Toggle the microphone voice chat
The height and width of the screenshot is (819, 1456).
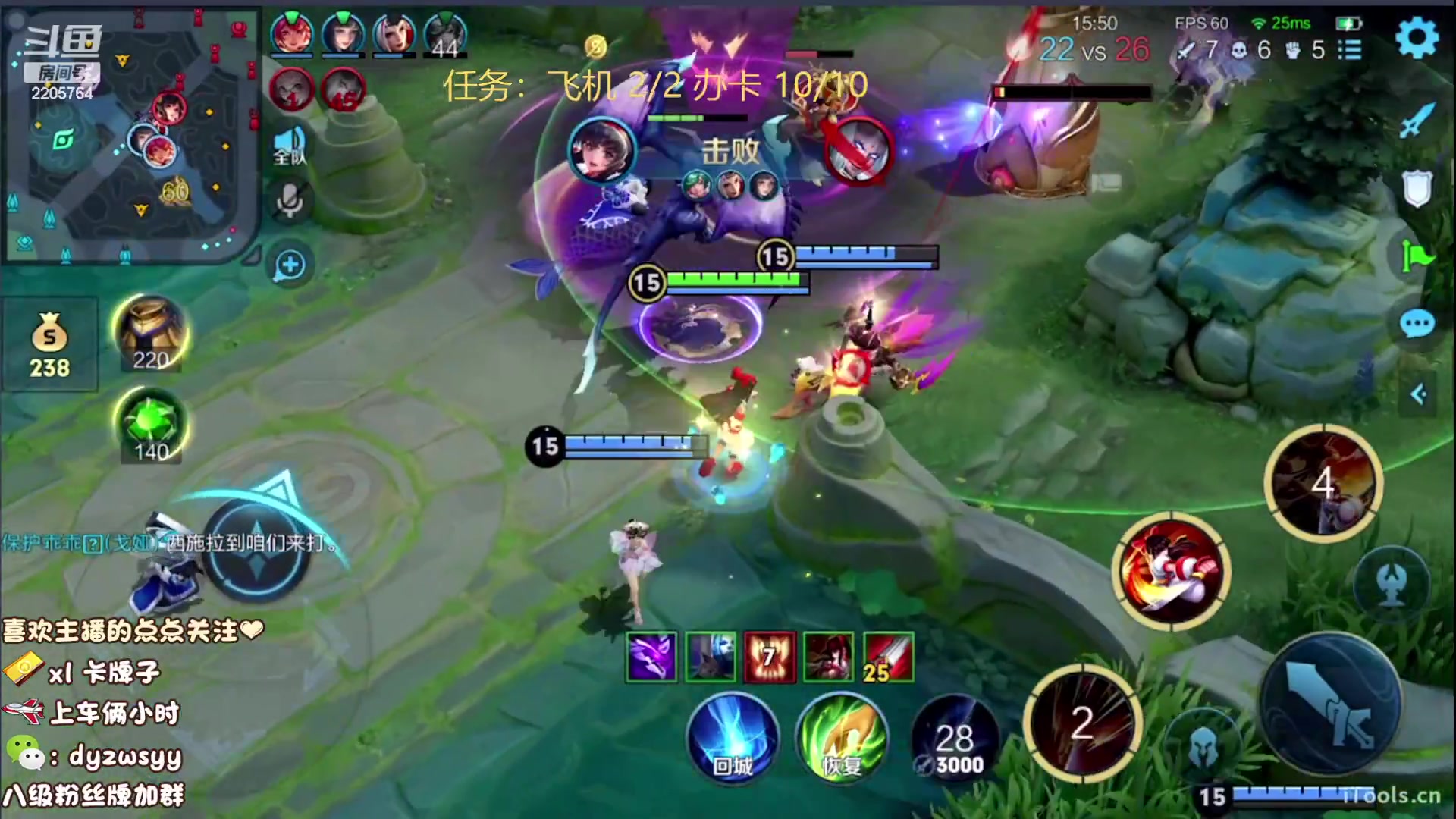click(x=290, y=201)
